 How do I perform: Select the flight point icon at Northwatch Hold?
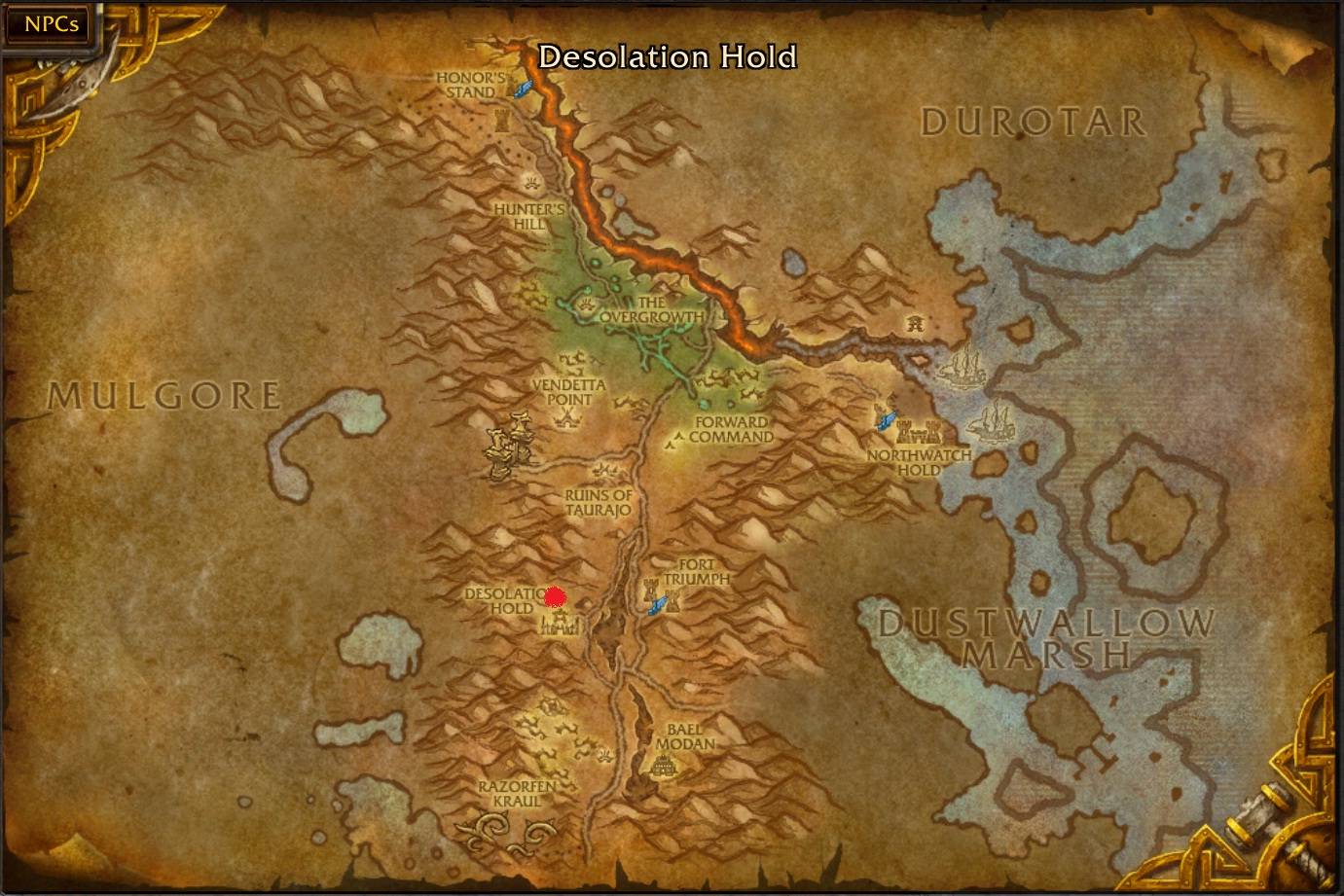click(x=887, y=421)
